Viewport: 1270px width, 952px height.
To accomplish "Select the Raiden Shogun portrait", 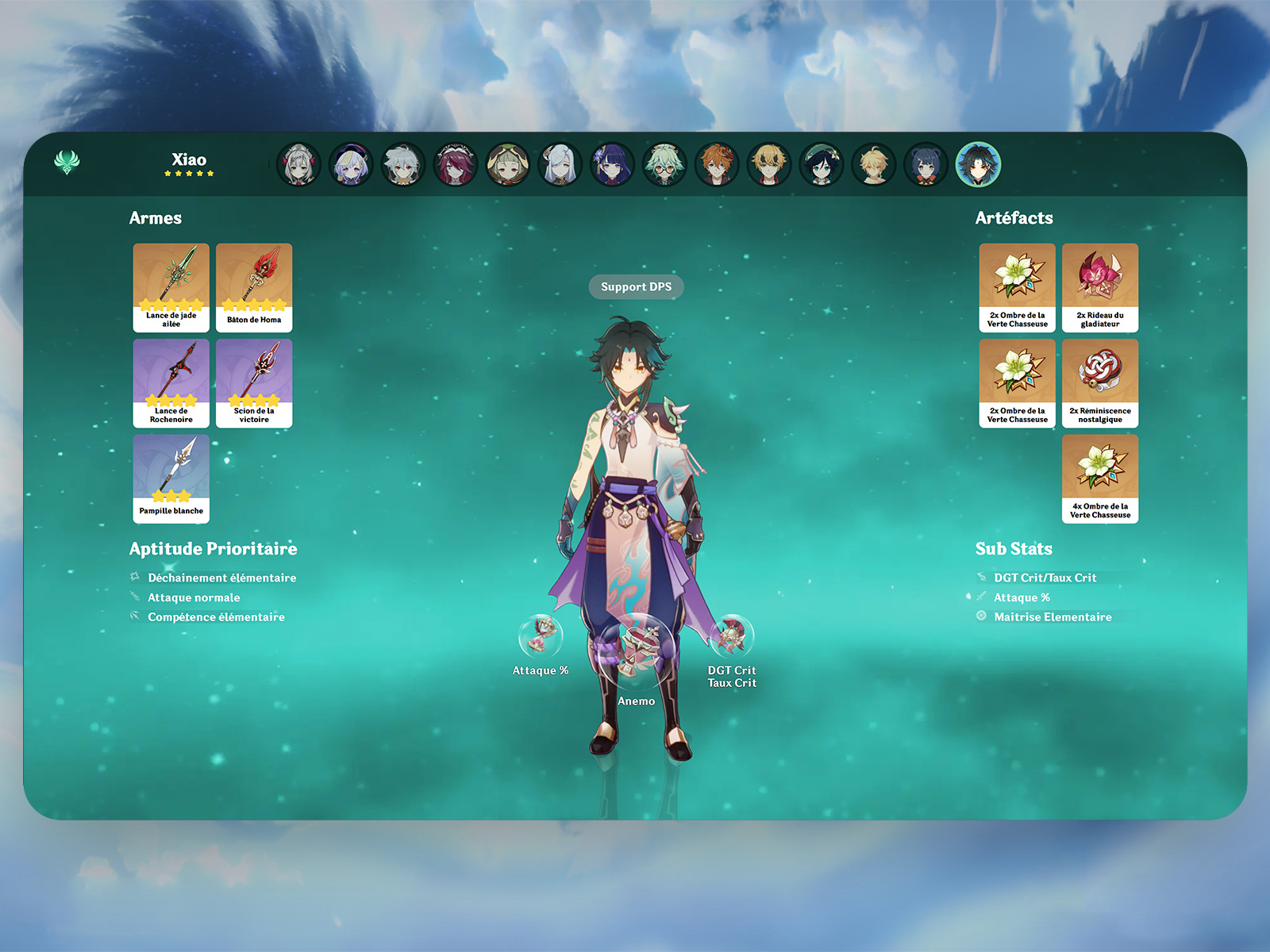I will coord(612,165).
